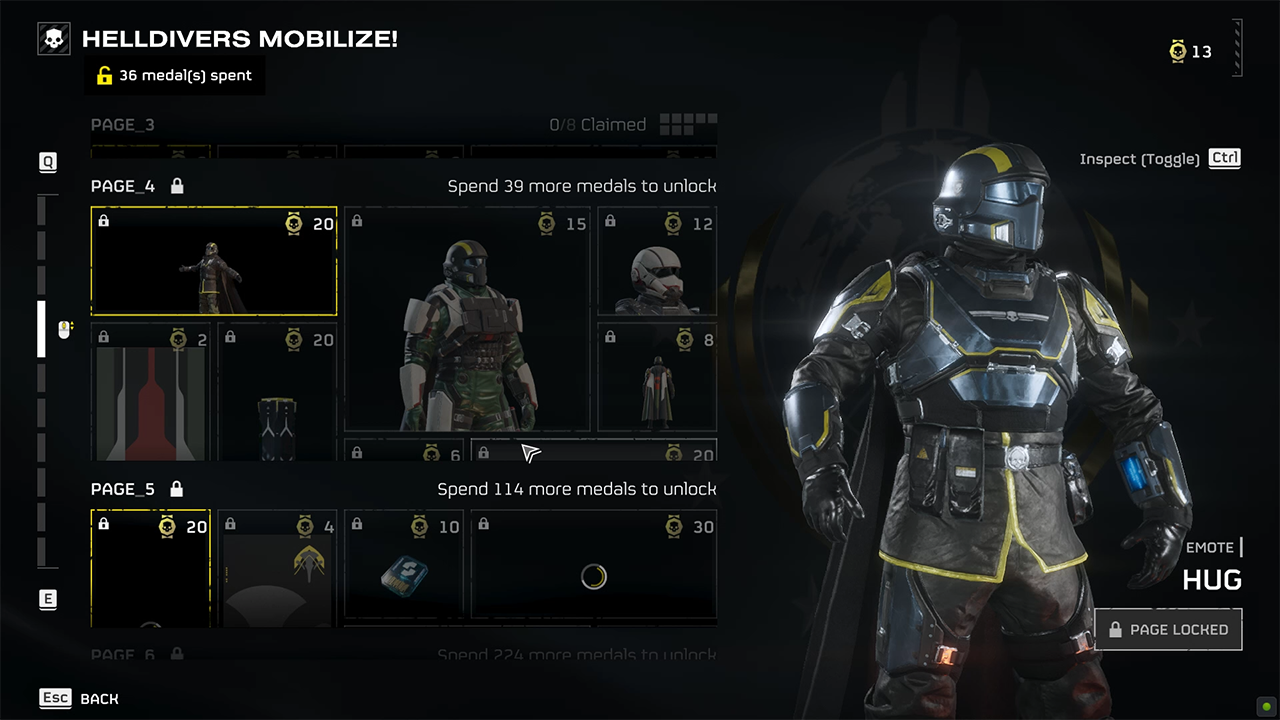1280x720 pixels.
Task: Select the 20-medal boots item on Page 4
Action: pos(278,392)
